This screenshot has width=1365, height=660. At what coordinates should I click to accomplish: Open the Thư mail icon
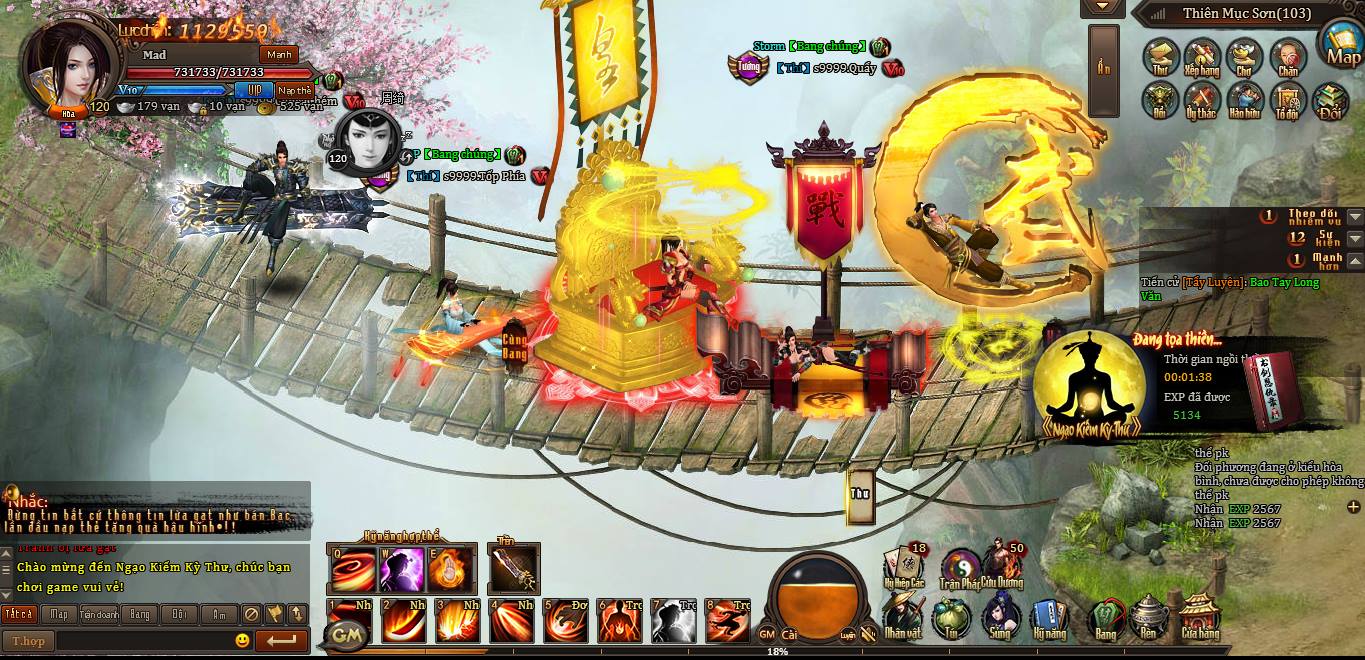(x=1162, y=58)
